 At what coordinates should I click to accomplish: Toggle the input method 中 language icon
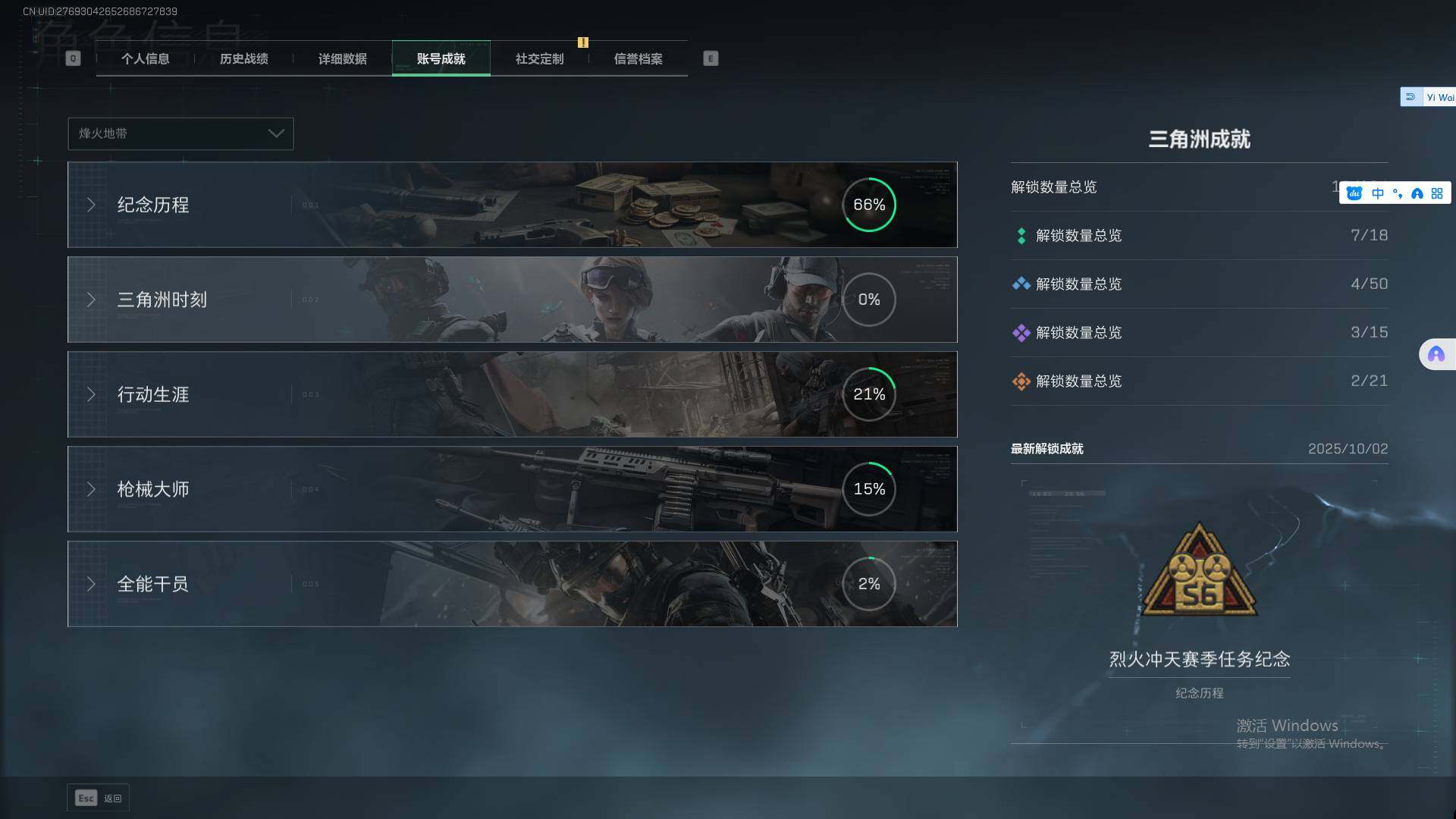click(1377, 193)
